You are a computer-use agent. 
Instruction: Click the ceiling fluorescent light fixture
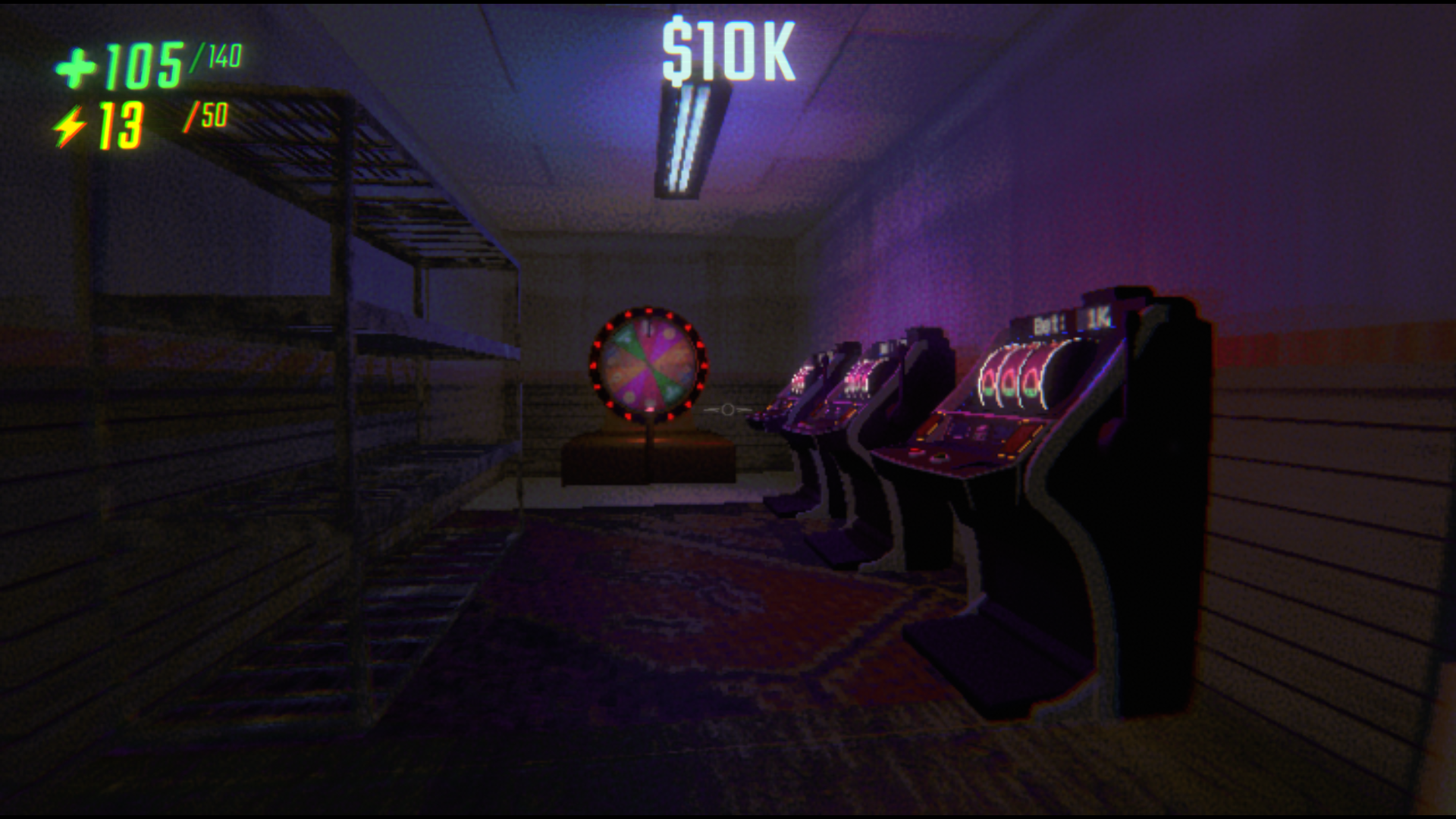point(686,136)
